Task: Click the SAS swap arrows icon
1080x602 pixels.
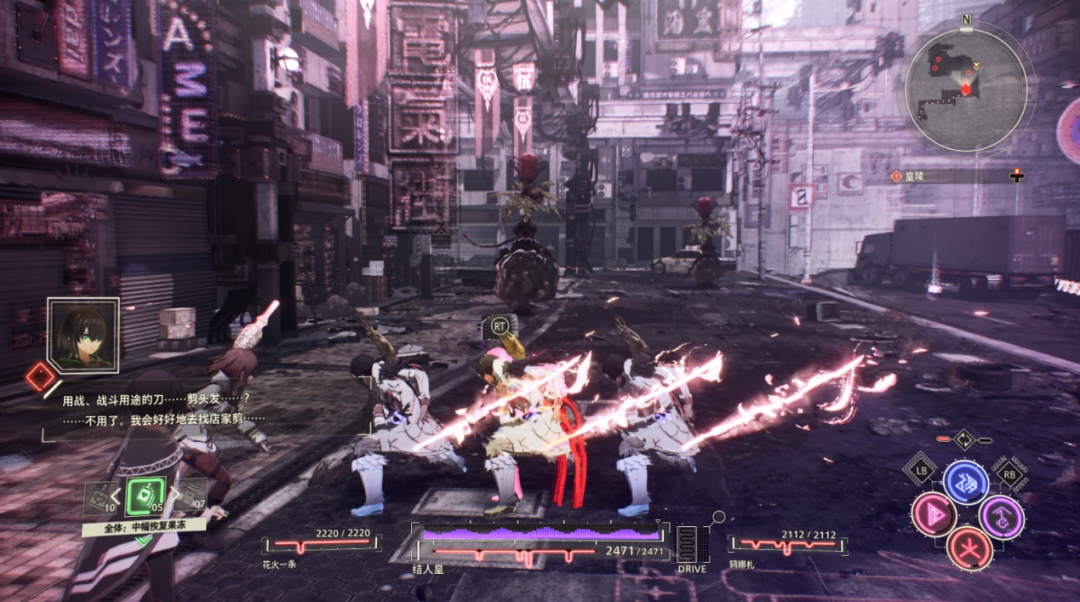Action: point(963,439)
